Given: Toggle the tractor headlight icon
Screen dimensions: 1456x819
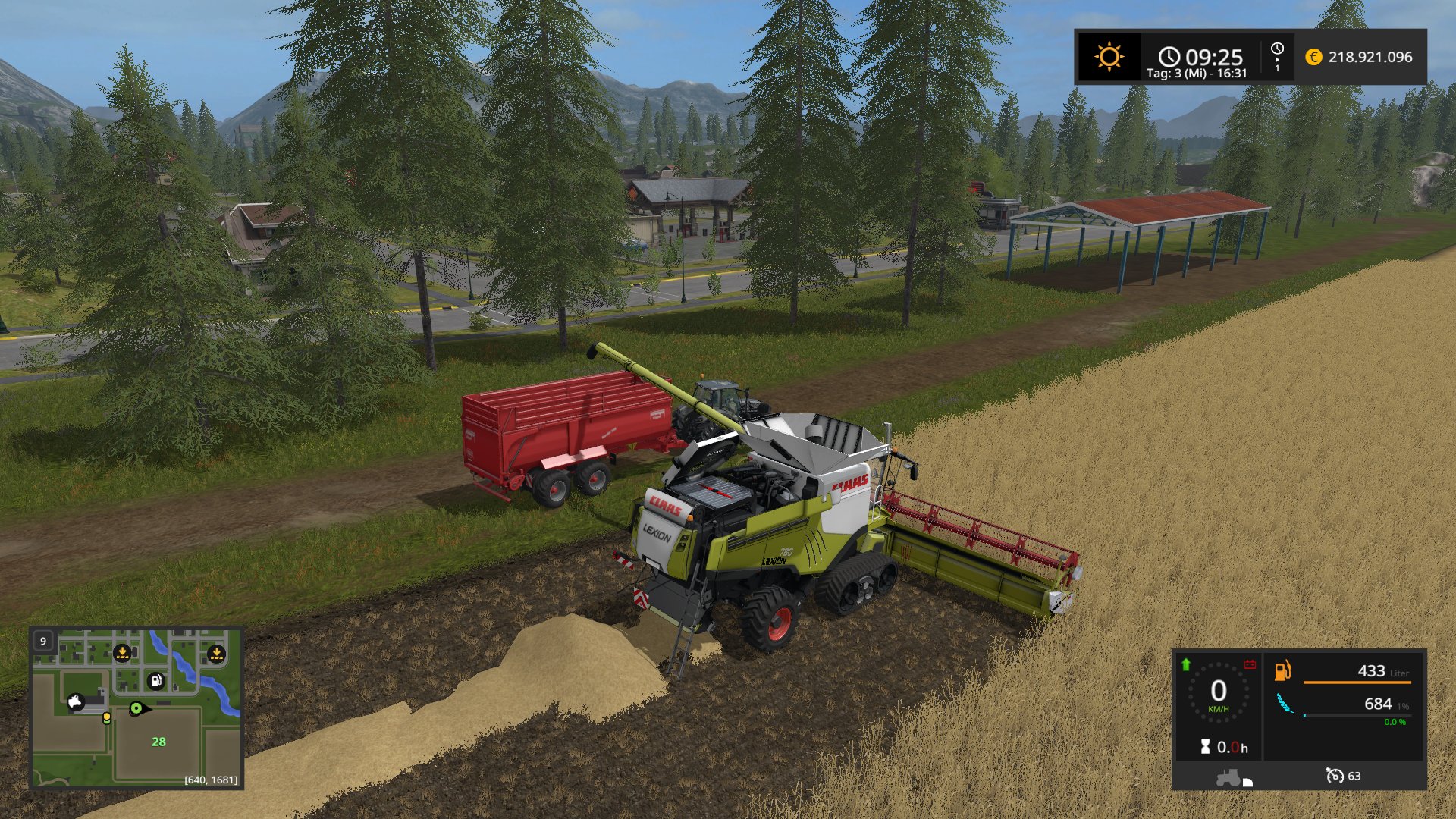Looking at the screenshot, I should coord(1233,778).
